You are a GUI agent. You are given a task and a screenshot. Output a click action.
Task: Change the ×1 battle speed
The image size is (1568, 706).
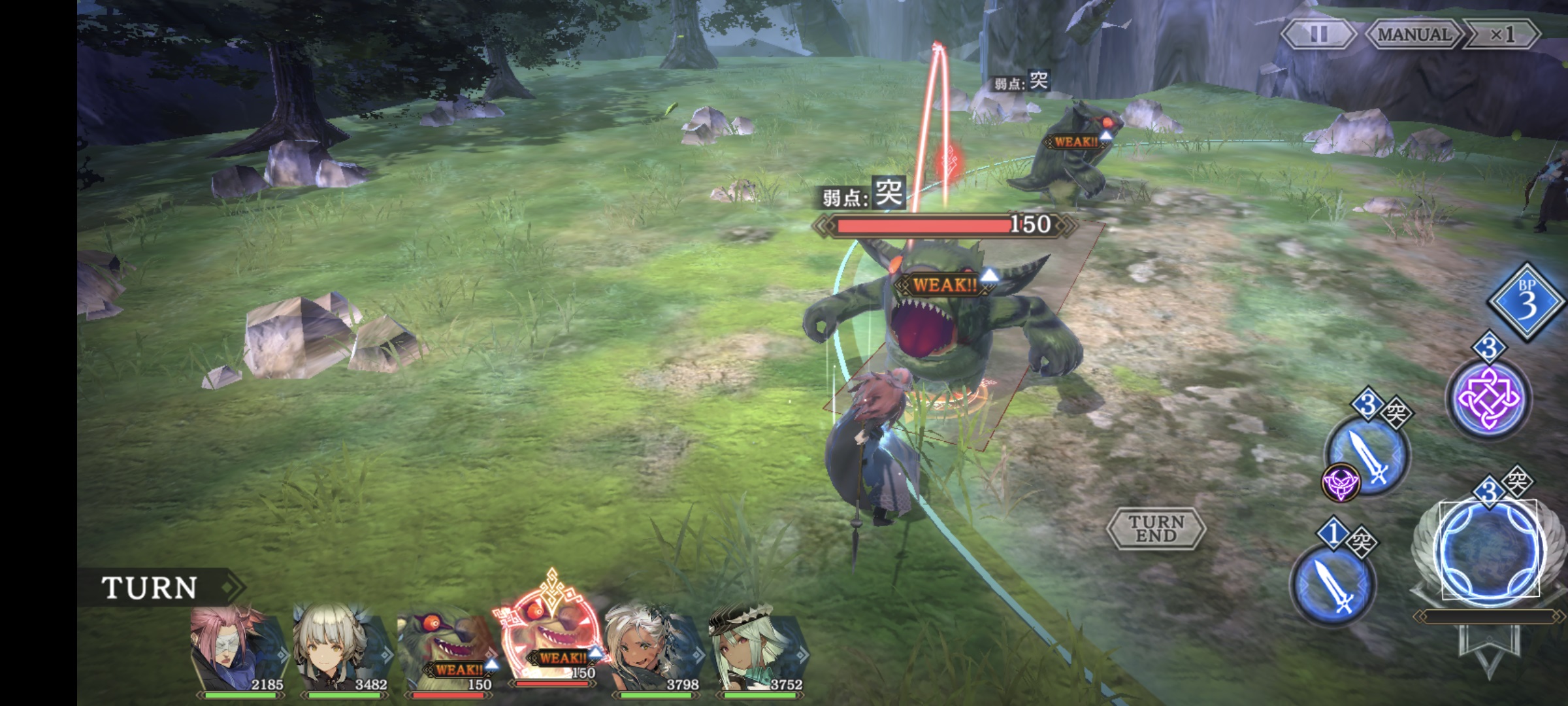coord(1501,34)
